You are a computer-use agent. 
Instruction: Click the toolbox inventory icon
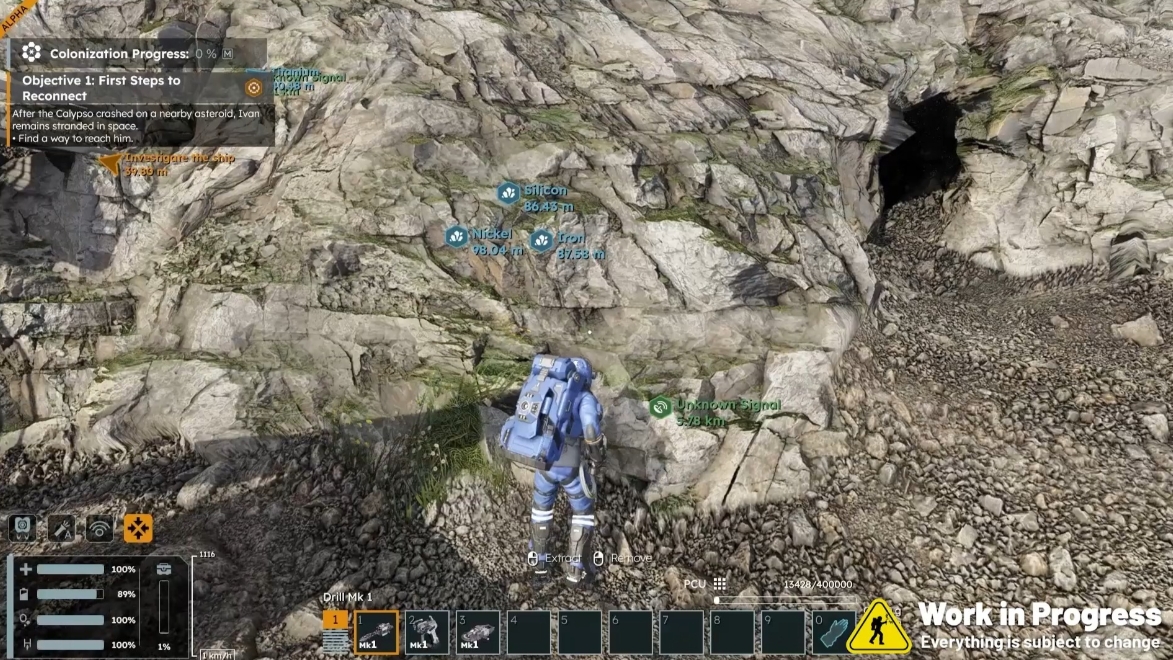tap(164, 569)
